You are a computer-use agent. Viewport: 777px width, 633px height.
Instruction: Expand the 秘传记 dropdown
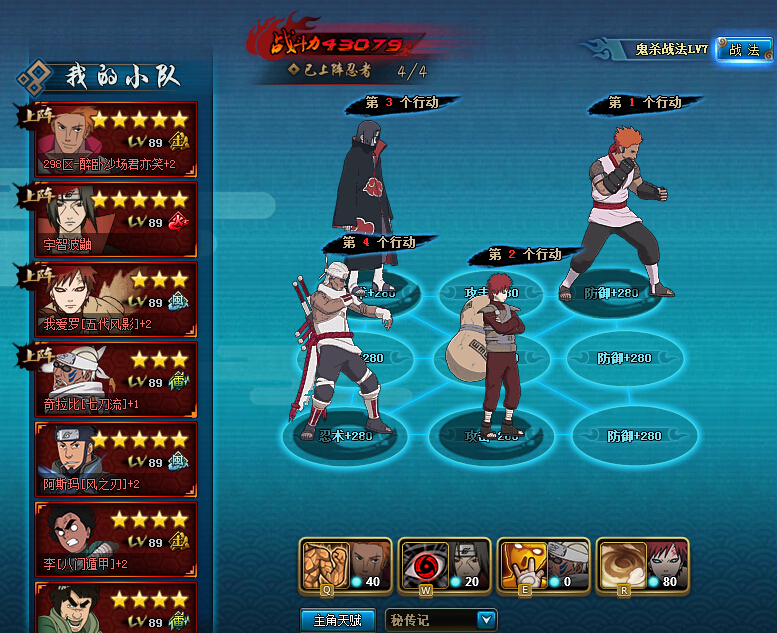(487, 620)
